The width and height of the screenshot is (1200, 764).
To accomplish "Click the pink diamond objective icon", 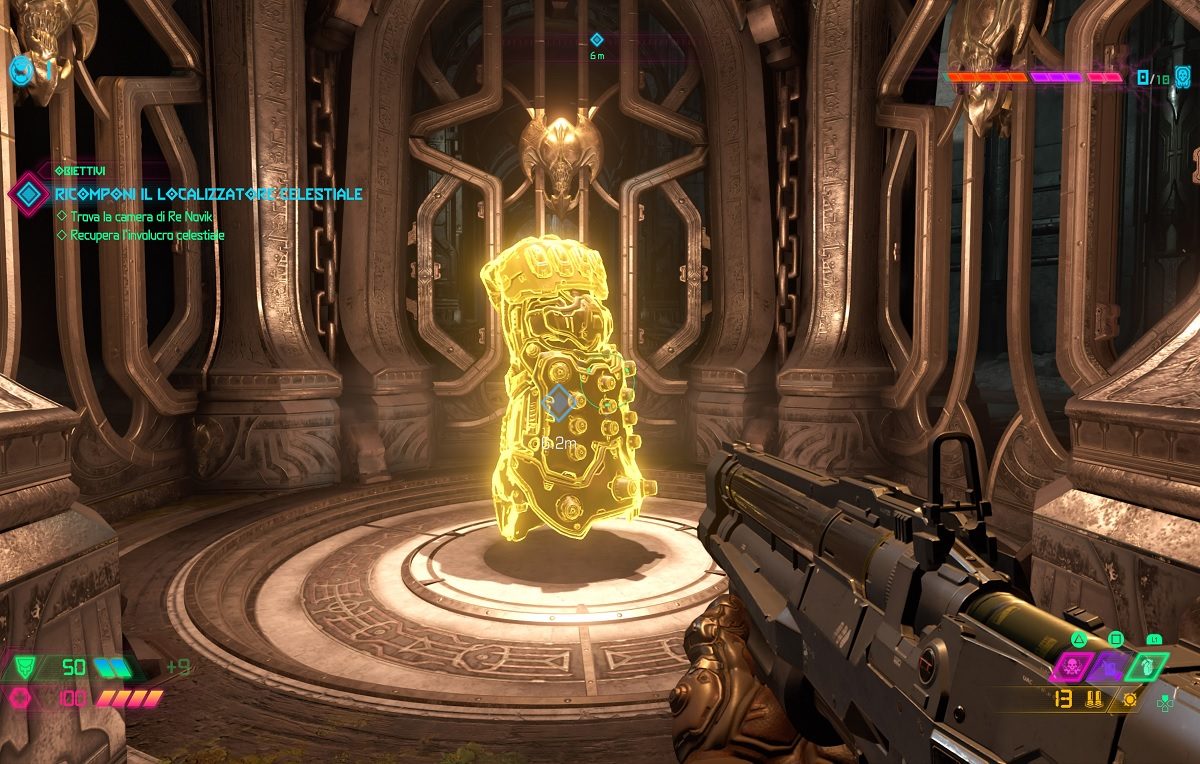I will point(28,193).
